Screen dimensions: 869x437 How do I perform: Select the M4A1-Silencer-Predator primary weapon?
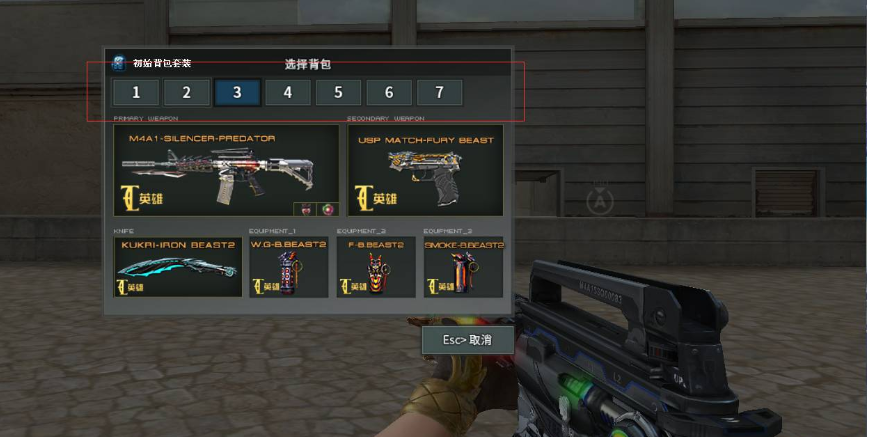click(226, 171)
